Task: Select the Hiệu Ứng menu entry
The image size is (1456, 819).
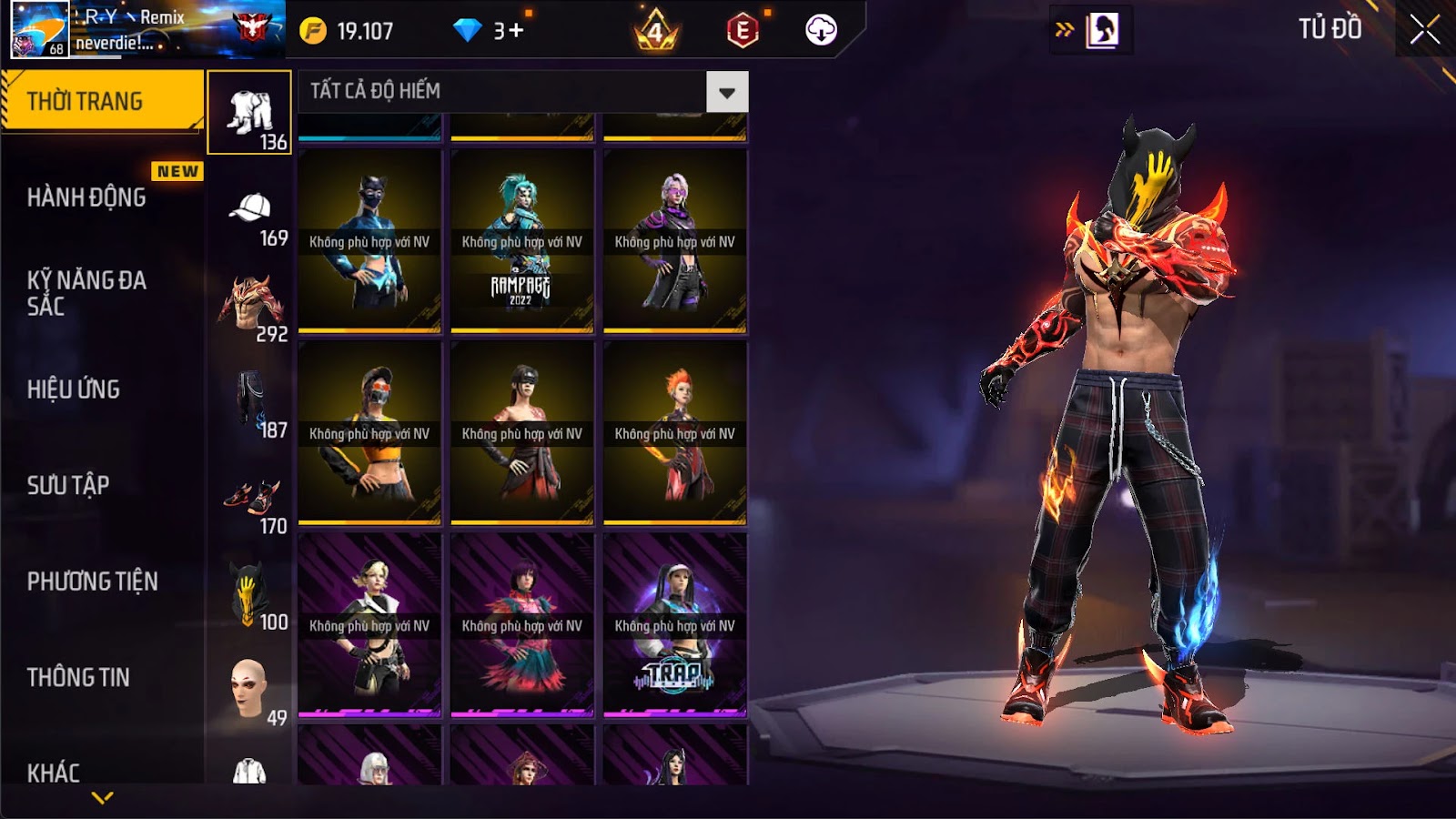Action: pyautogui.click(x=74, y=389)
